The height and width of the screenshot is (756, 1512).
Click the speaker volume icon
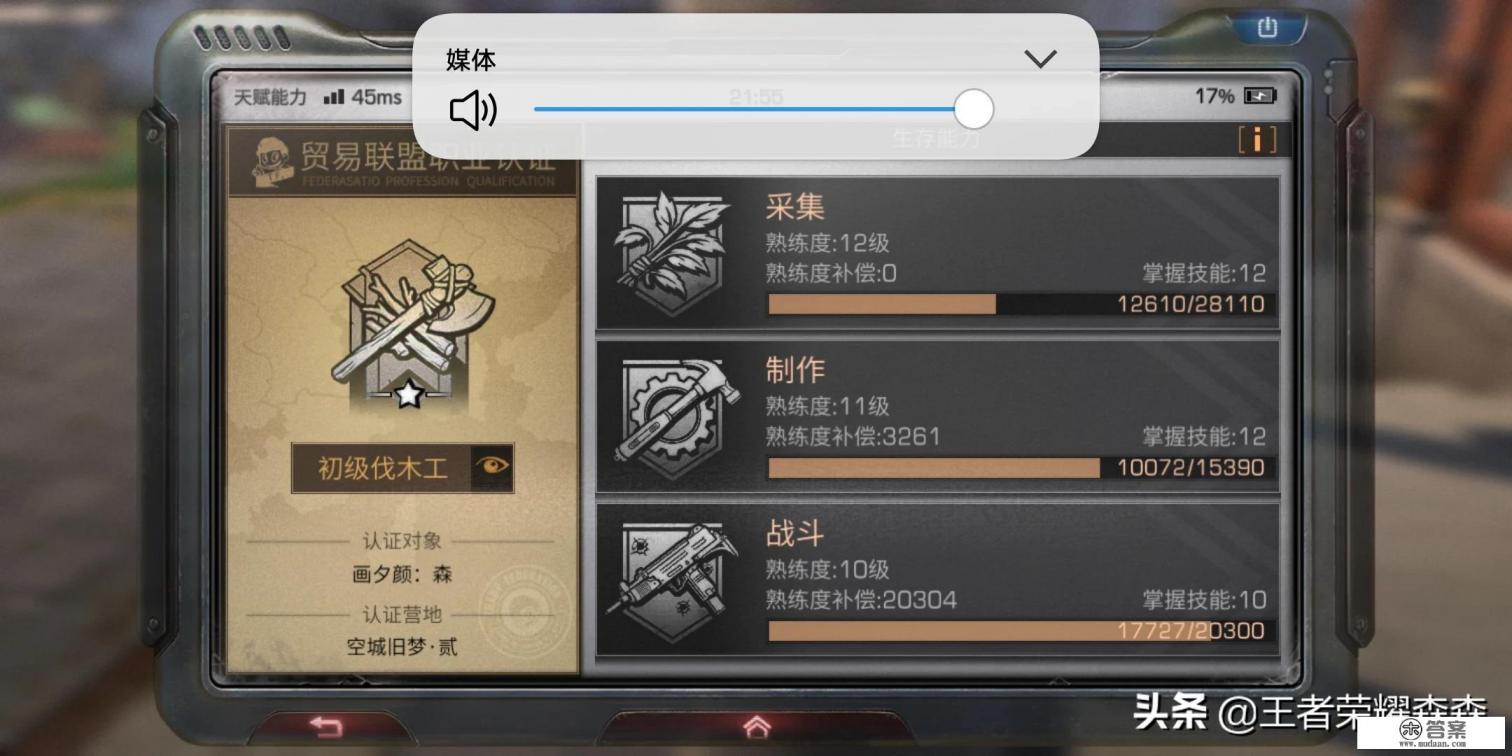coord(472,110)
